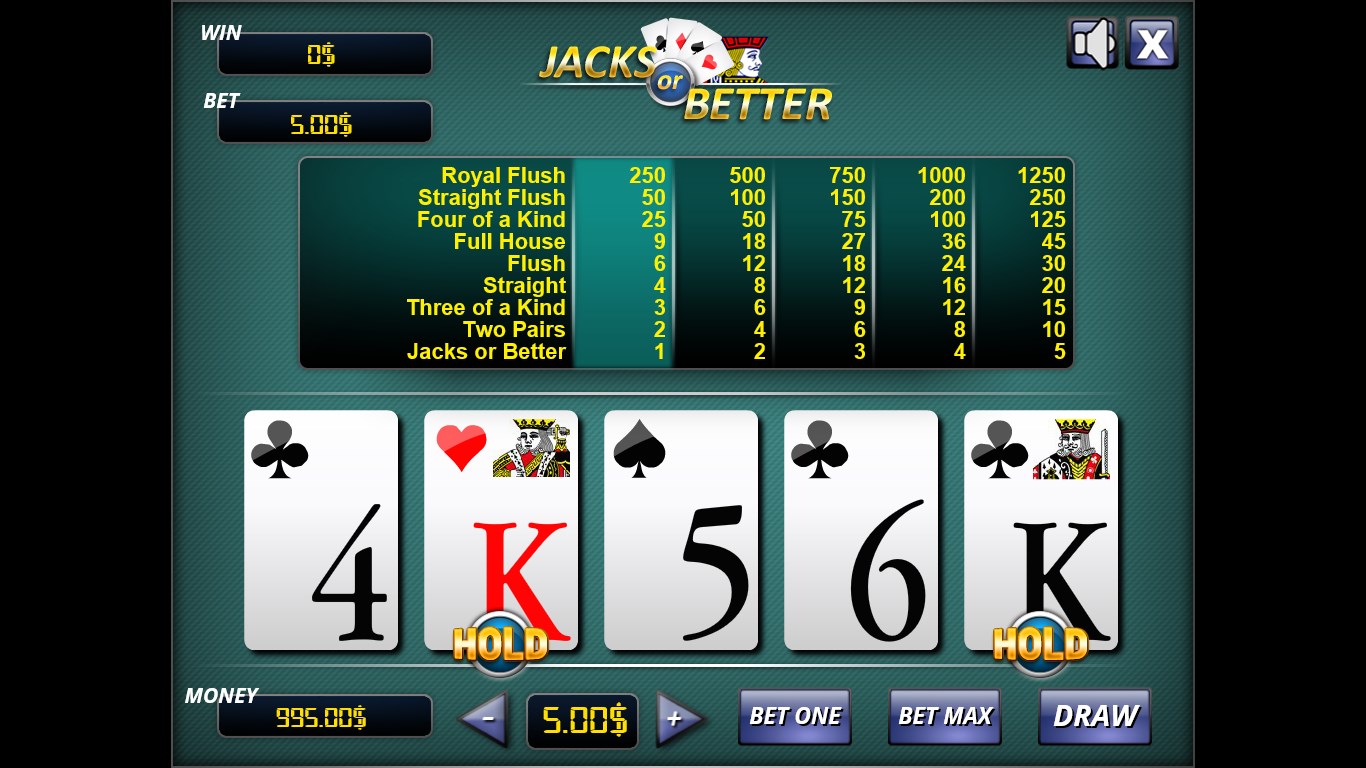Image resolution: width=1366 pixels, height=768 pixels.
Task: Close the game with the X button
Action: [1152, 43]
